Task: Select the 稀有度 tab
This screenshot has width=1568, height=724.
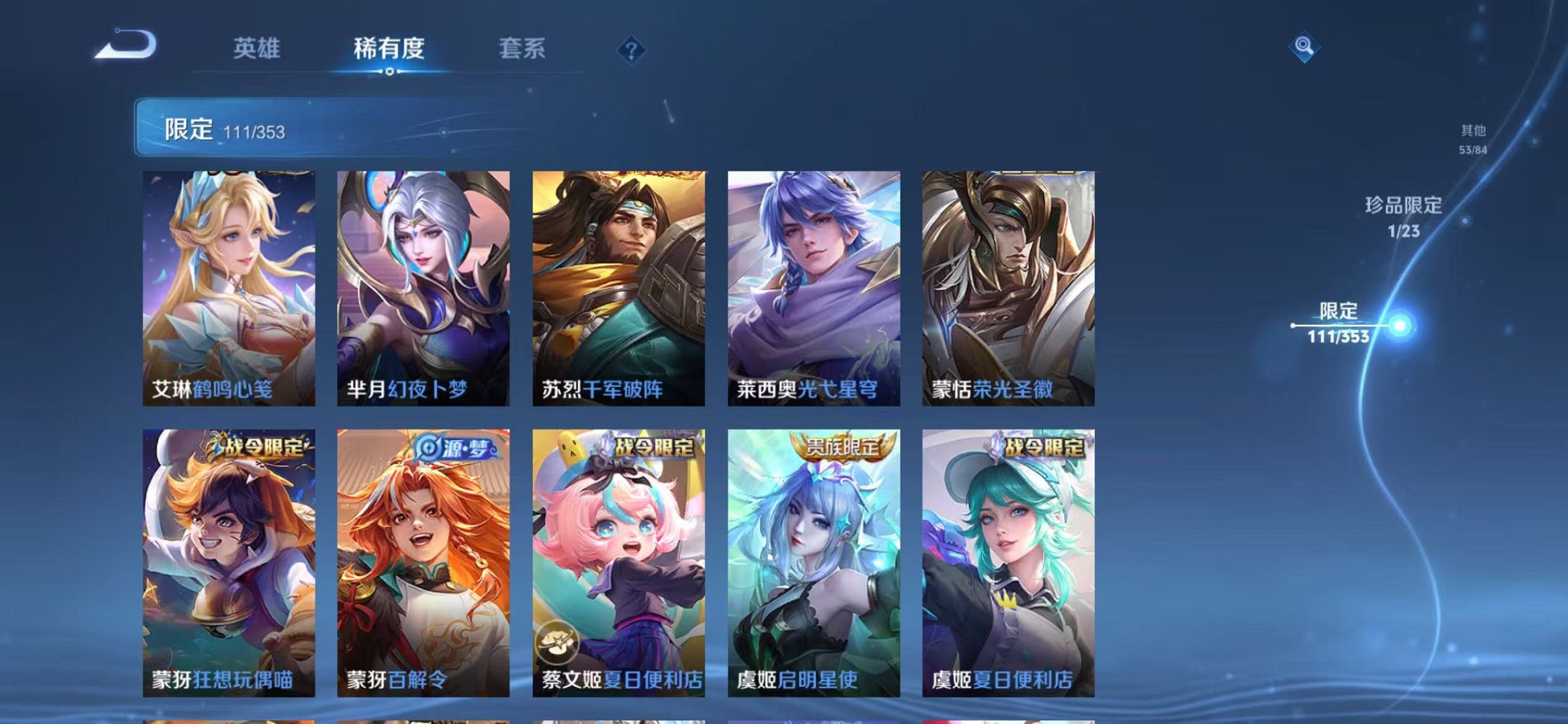Action: click(x=389, y=47)
